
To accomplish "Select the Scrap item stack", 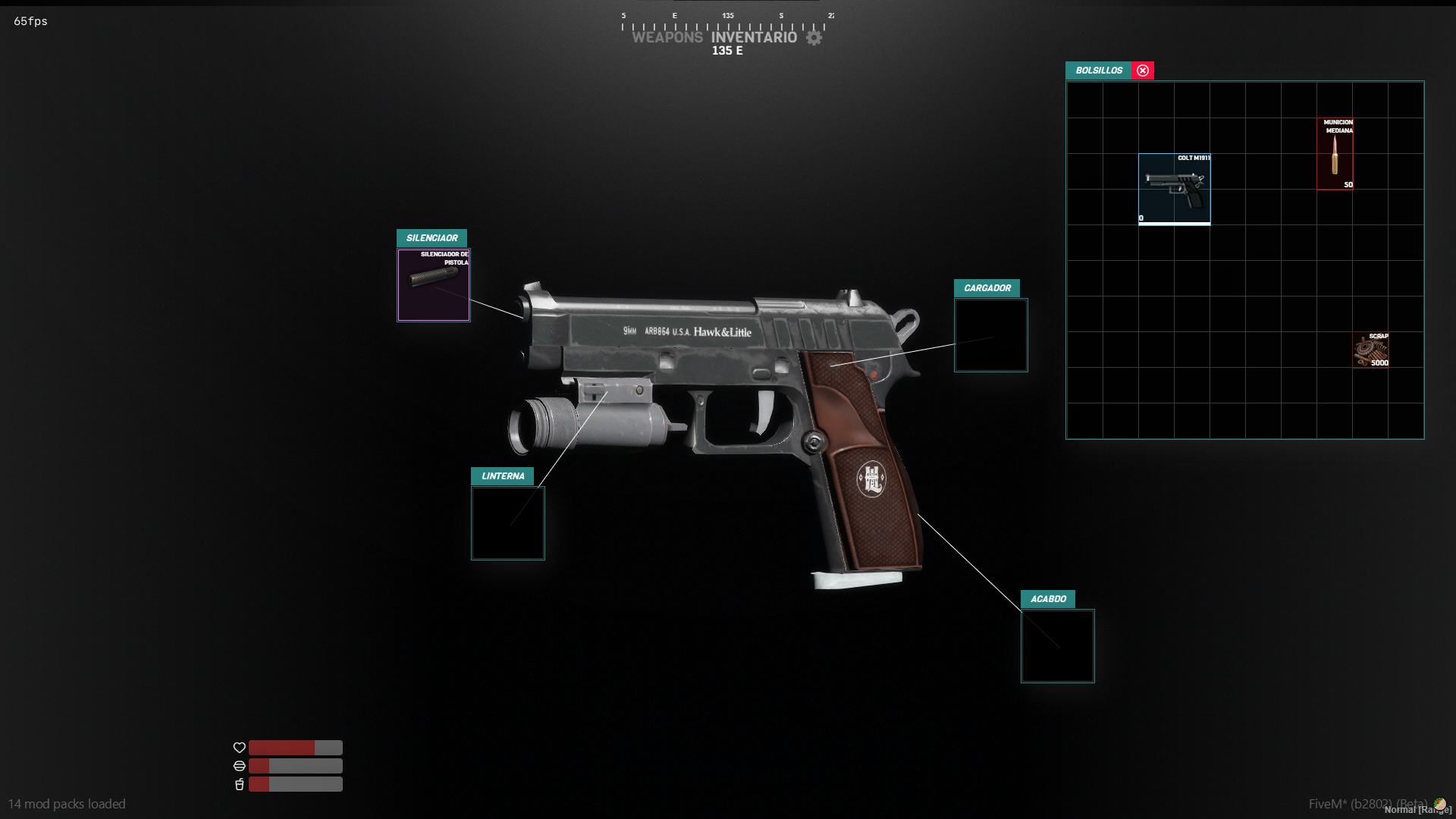I will tap(1371, 350).
